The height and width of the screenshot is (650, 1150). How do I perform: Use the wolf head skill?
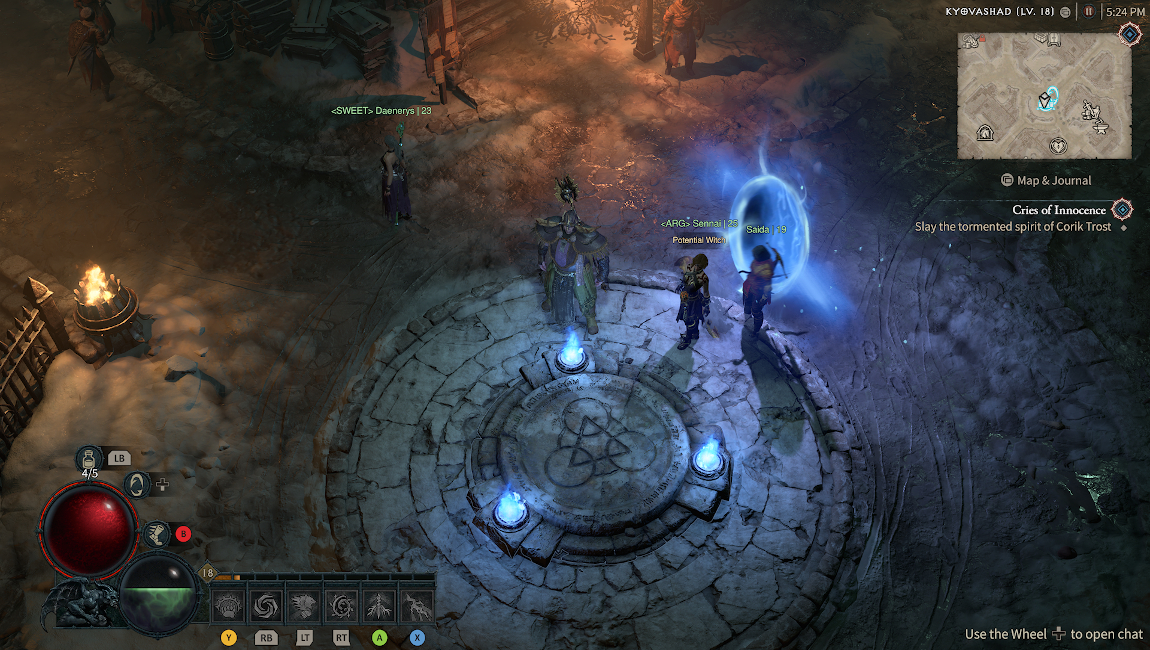pos(304,606)
